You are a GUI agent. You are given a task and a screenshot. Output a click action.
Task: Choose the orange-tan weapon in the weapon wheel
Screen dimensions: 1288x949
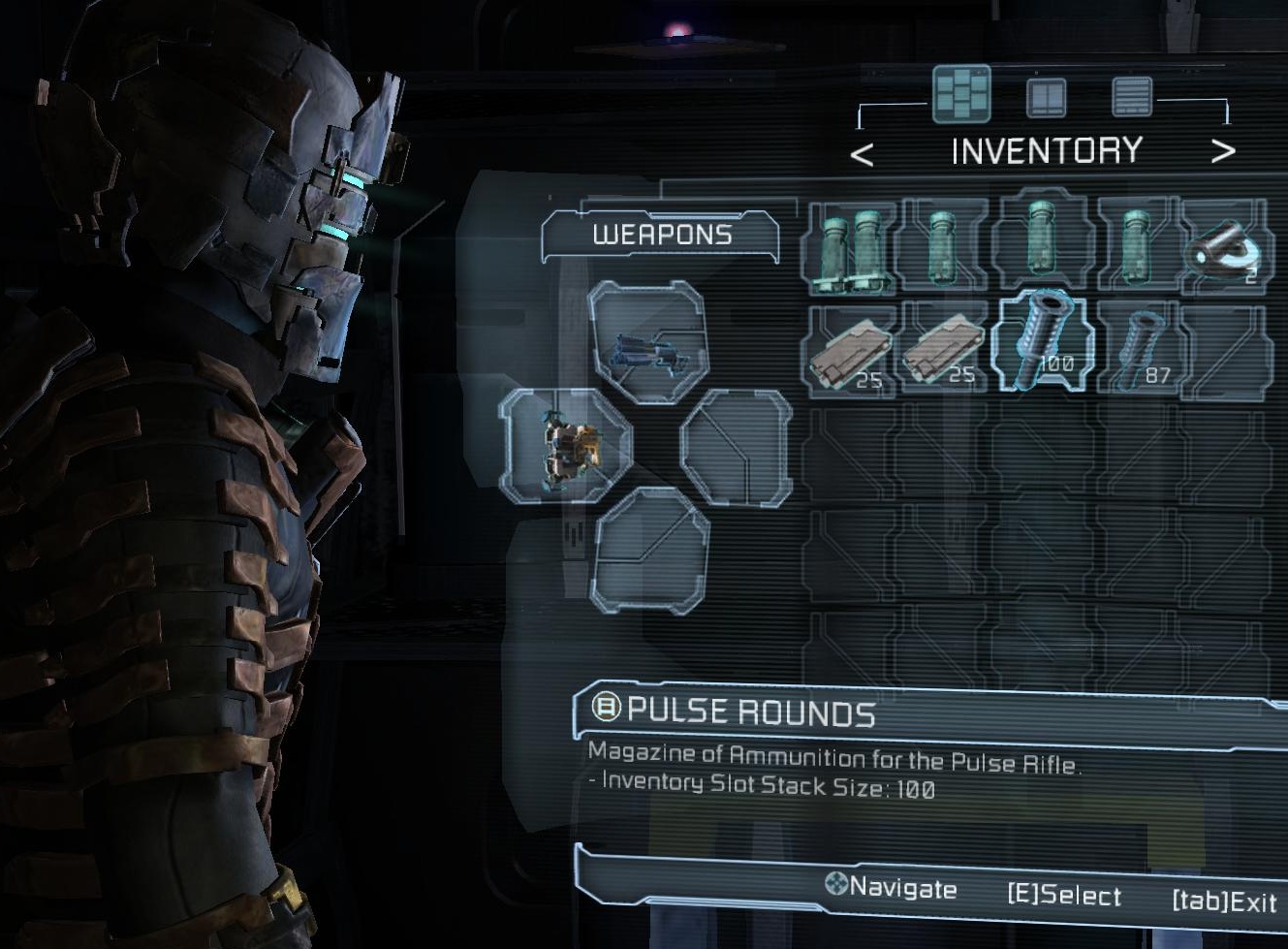click(565, 446)
